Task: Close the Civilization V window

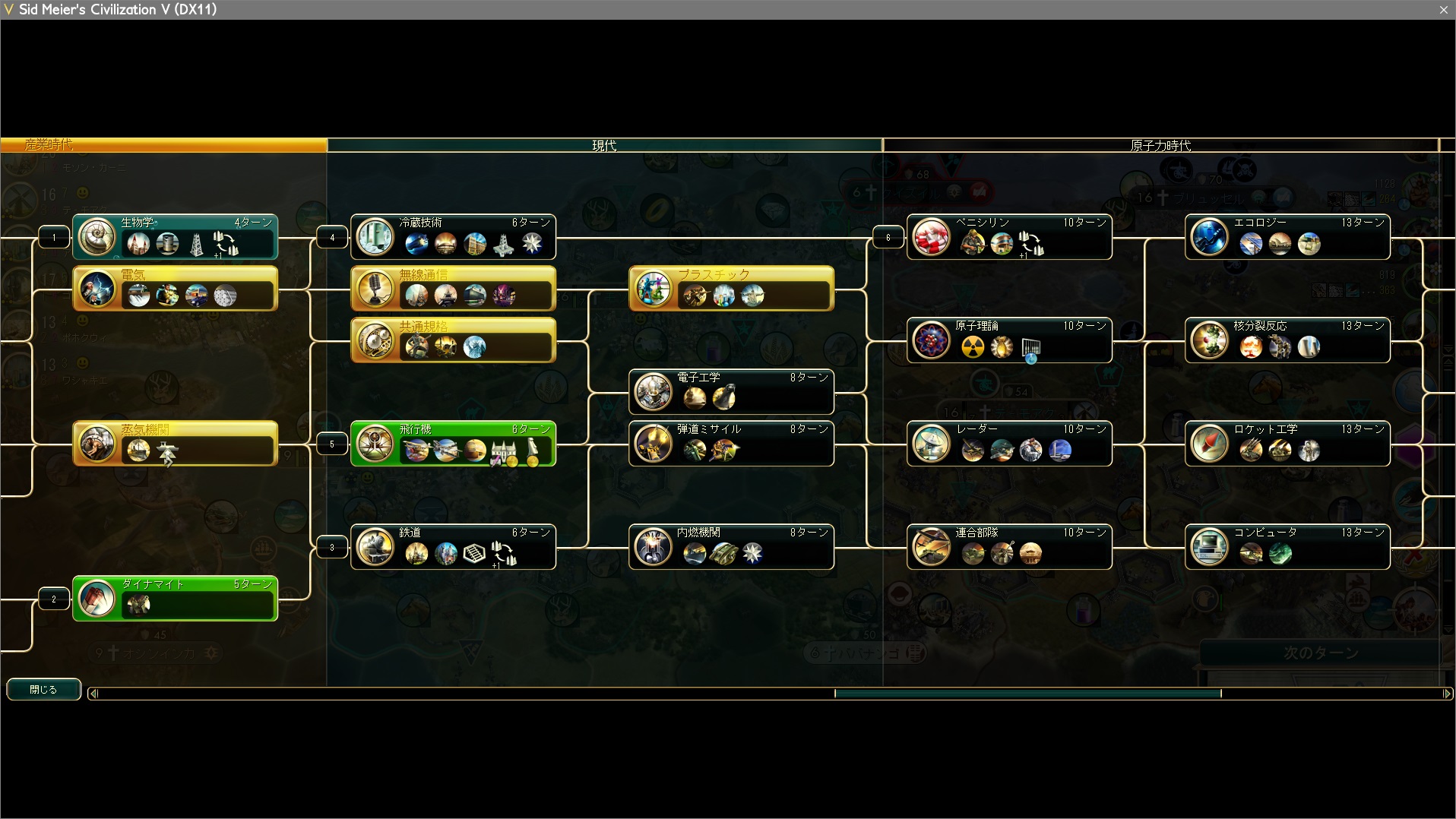Action: click(x=1444, y=9)
